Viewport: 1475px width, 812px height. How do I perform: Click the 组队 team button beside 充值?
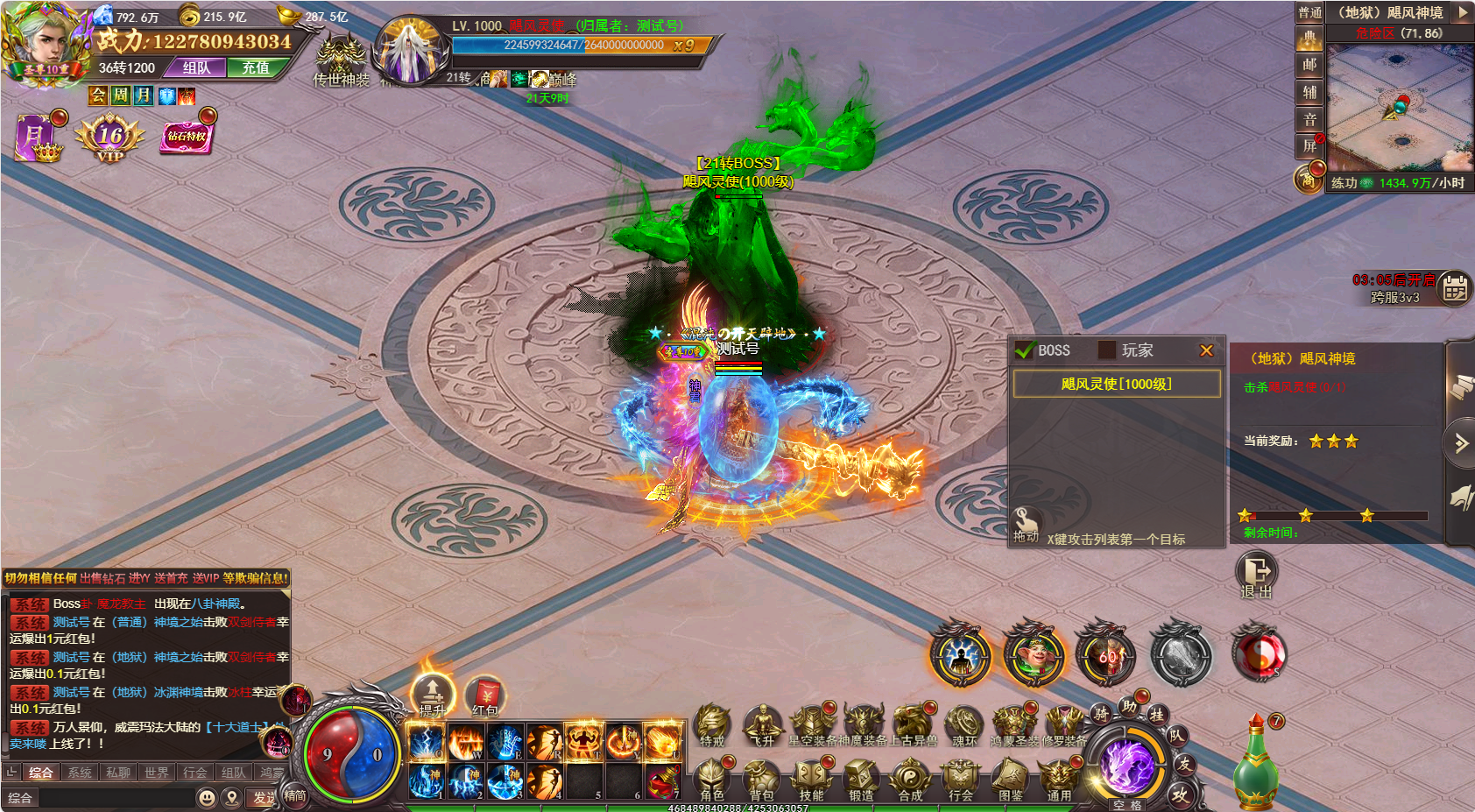(197, 67)
